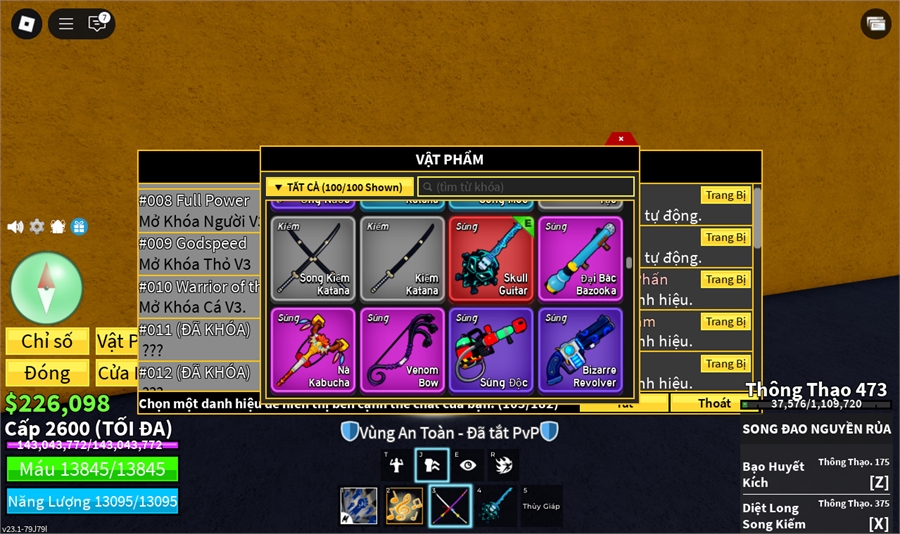This screenshot has width=900, height=534.
Task: Open the gear settings icon
Action: click(37, 227)
